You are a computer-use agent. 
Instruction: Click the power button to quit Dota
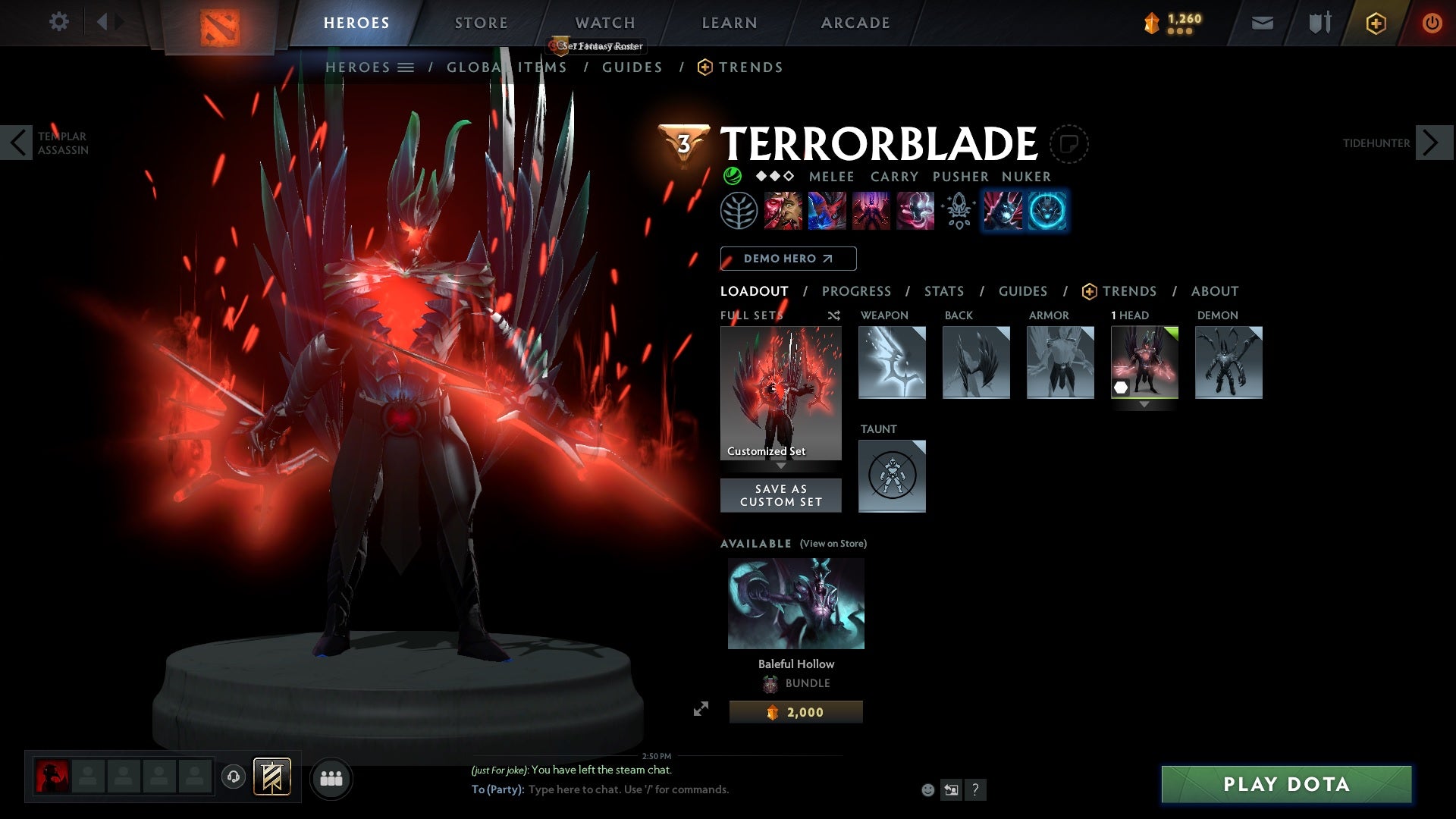(x=1433, y=22)
